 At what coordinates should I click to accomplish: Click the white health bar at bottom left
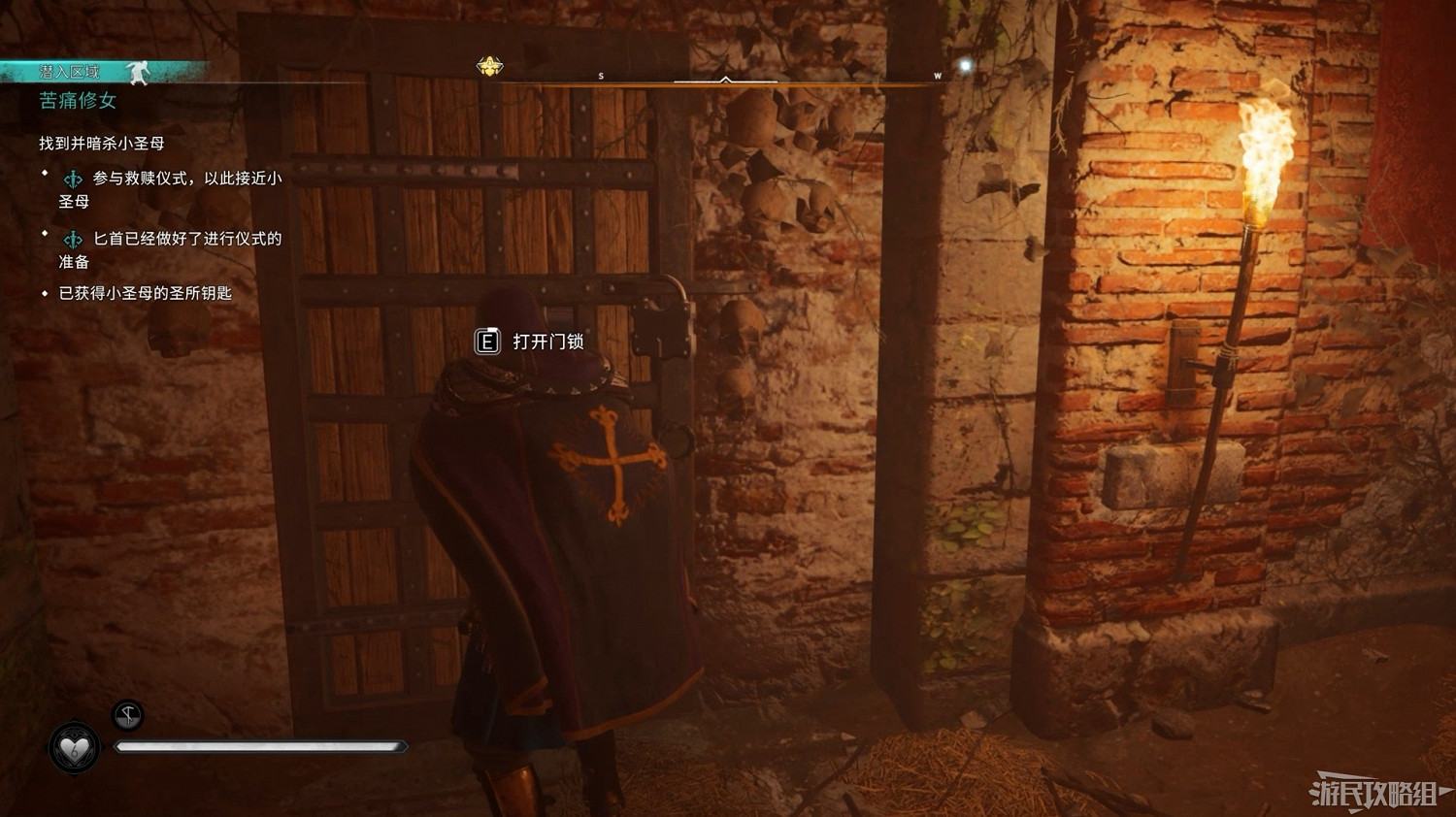(x=262, y=747)
